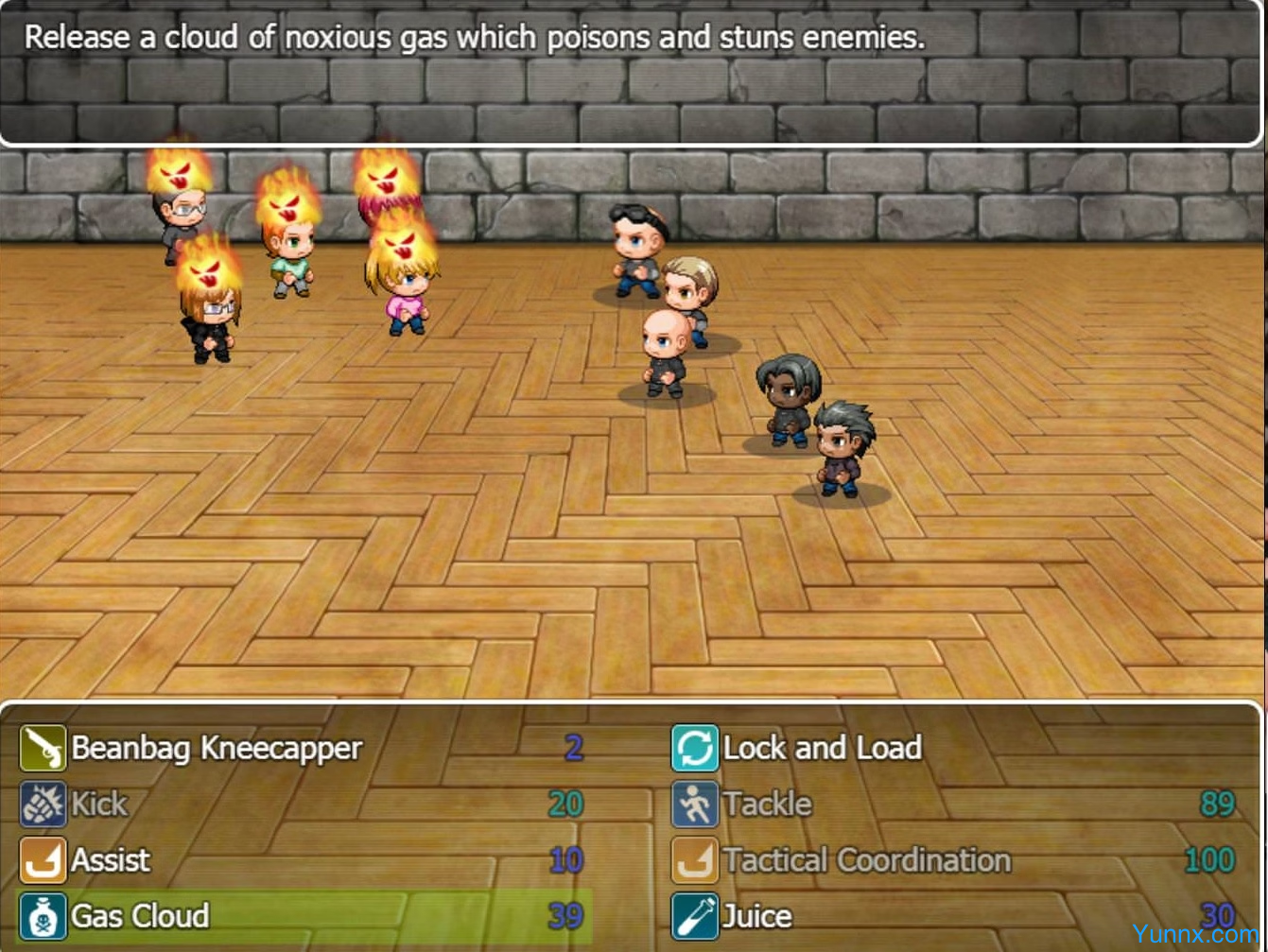Pick the Tactical Coordination skill
Viewport: 1268px width, 952px height.
[866, 860]
